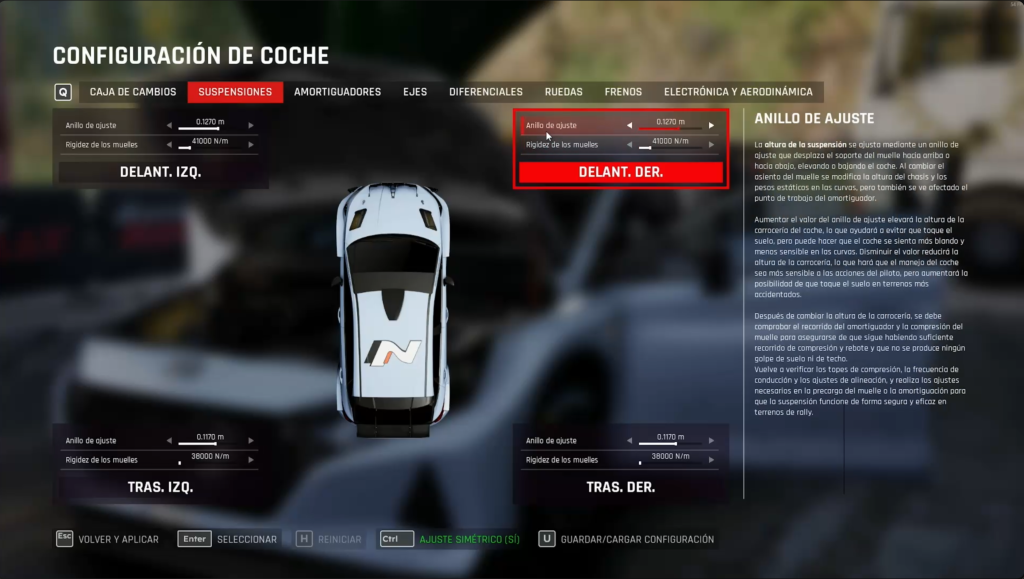
Task: Choose the Delant. Izq. wheel header
Action: [160, 172]
